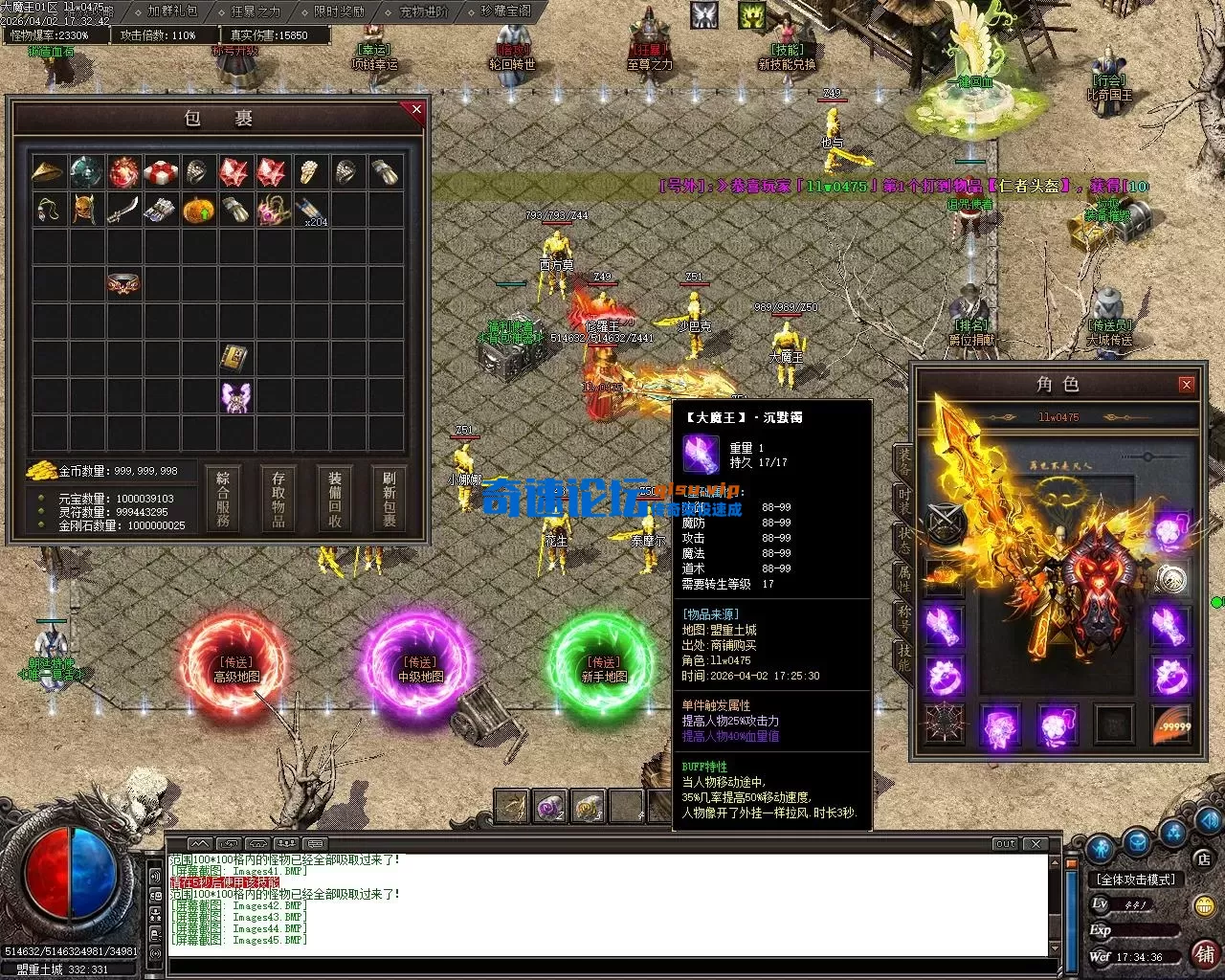Select the curved sabre weapon in the bag

pos(123,210)
